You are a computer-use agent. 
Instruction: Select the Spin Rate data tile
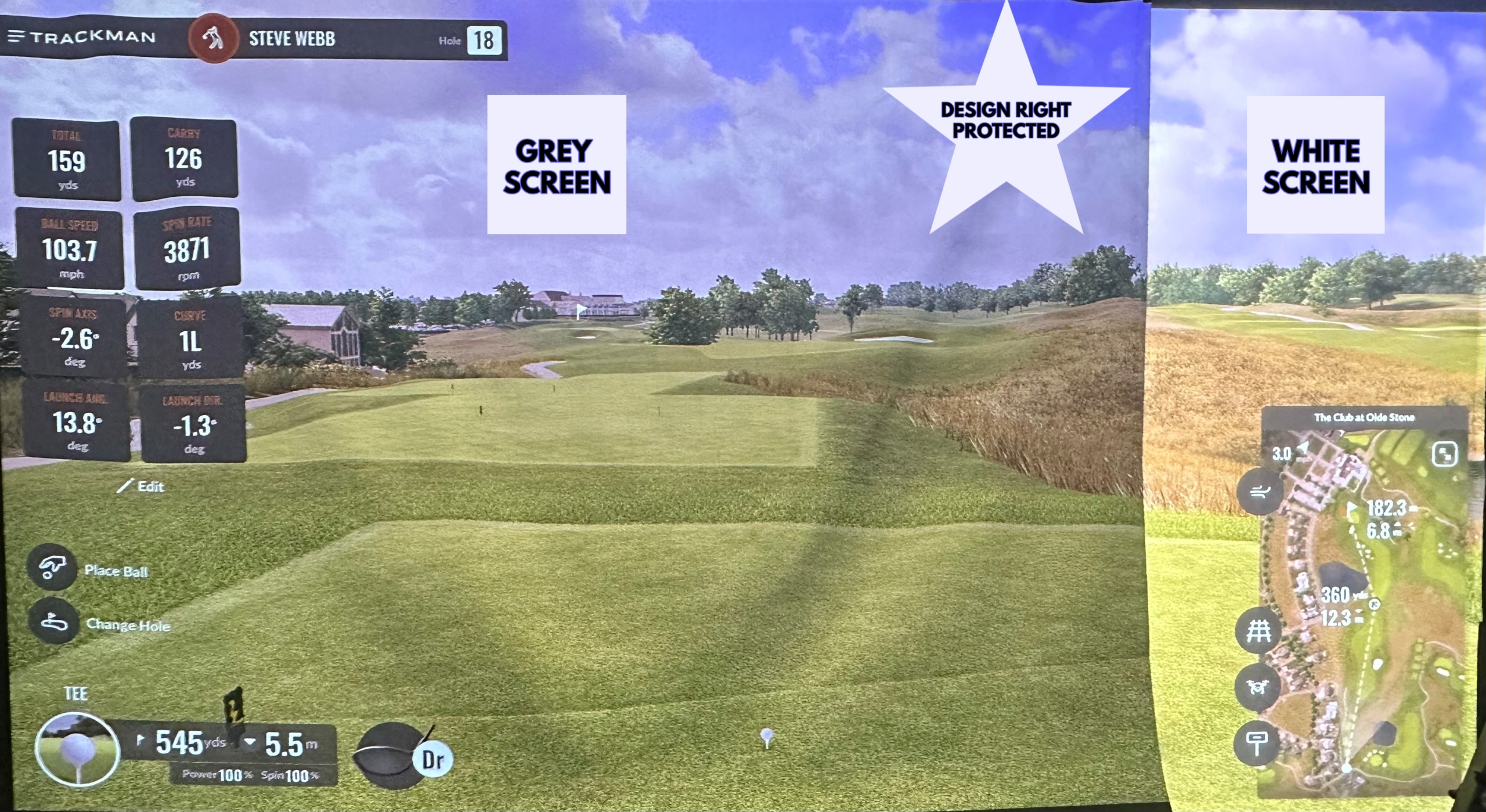187,248
